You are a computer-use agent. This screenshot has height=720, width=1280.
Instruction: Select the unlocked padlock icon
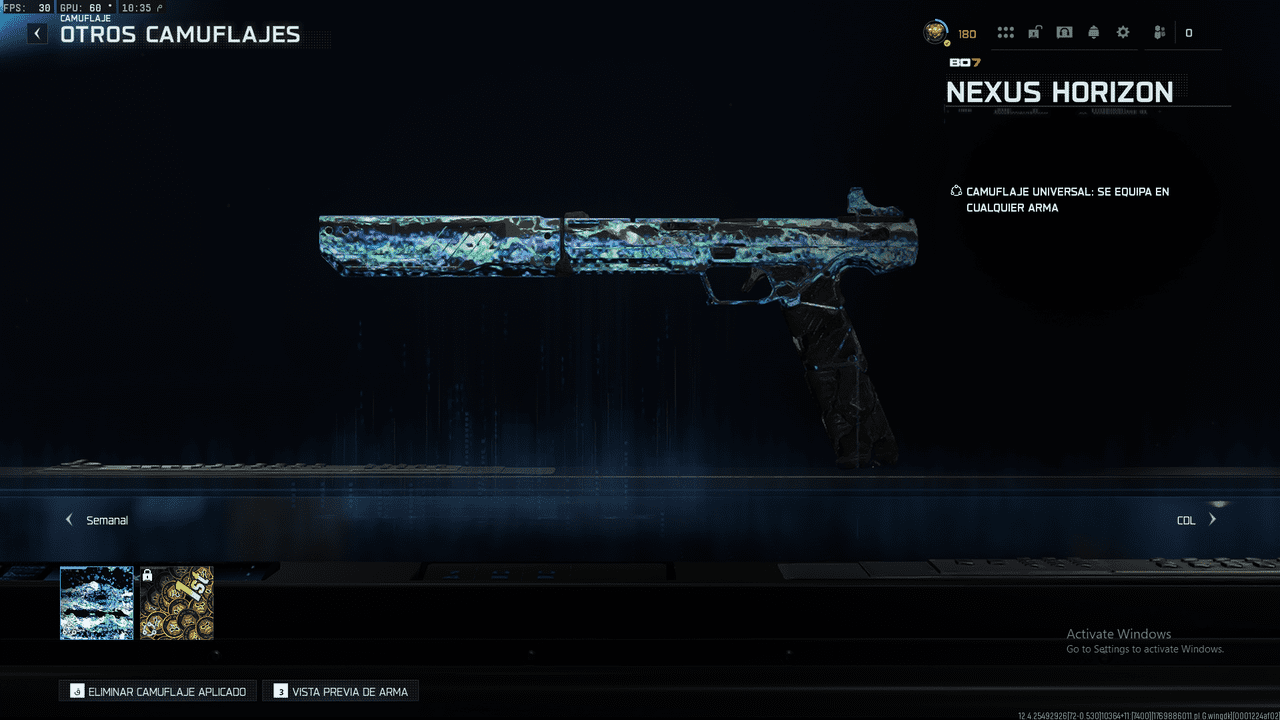tap(1035, 32)
